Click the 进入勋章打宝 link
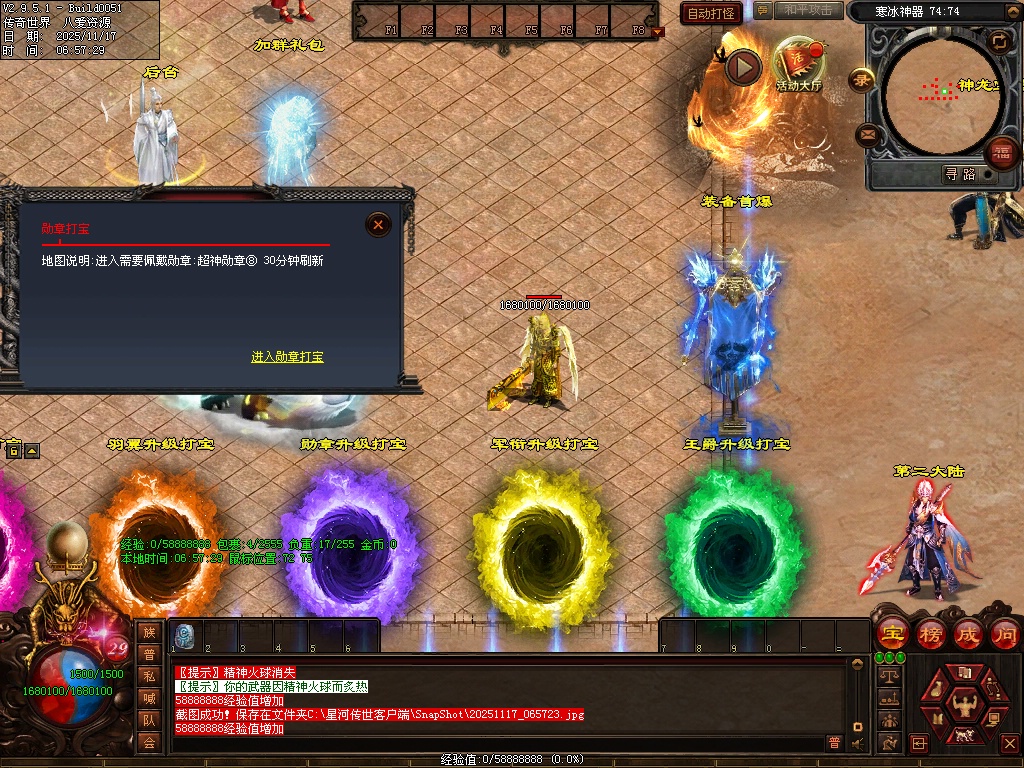 coord(287,357)
